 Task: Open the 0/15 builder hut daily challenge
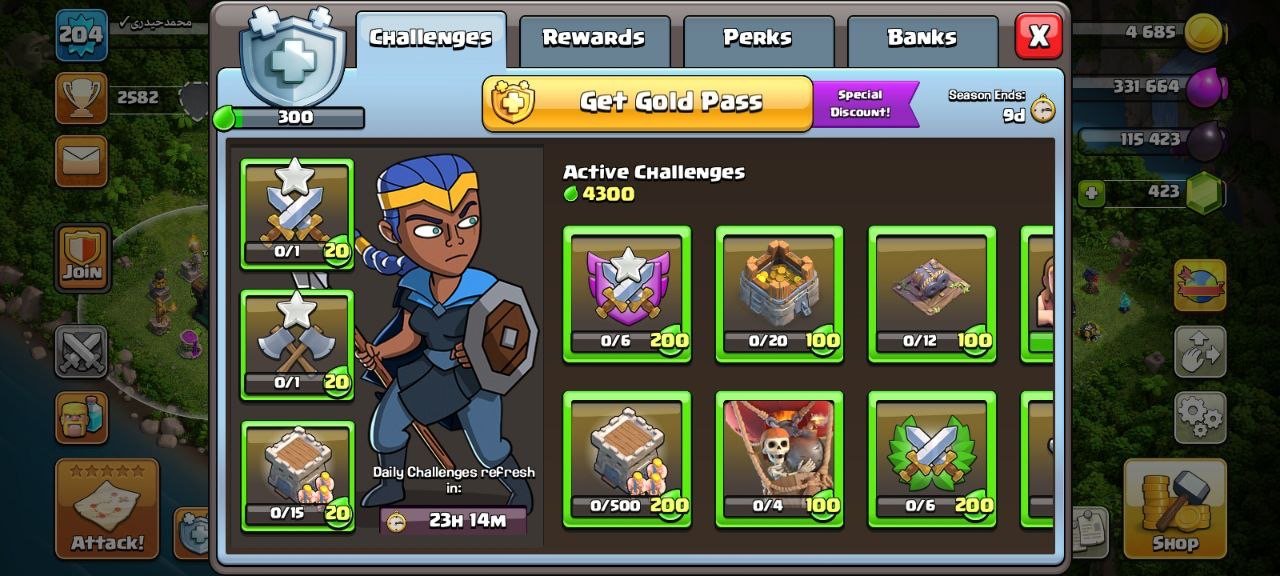click(296, 475)
